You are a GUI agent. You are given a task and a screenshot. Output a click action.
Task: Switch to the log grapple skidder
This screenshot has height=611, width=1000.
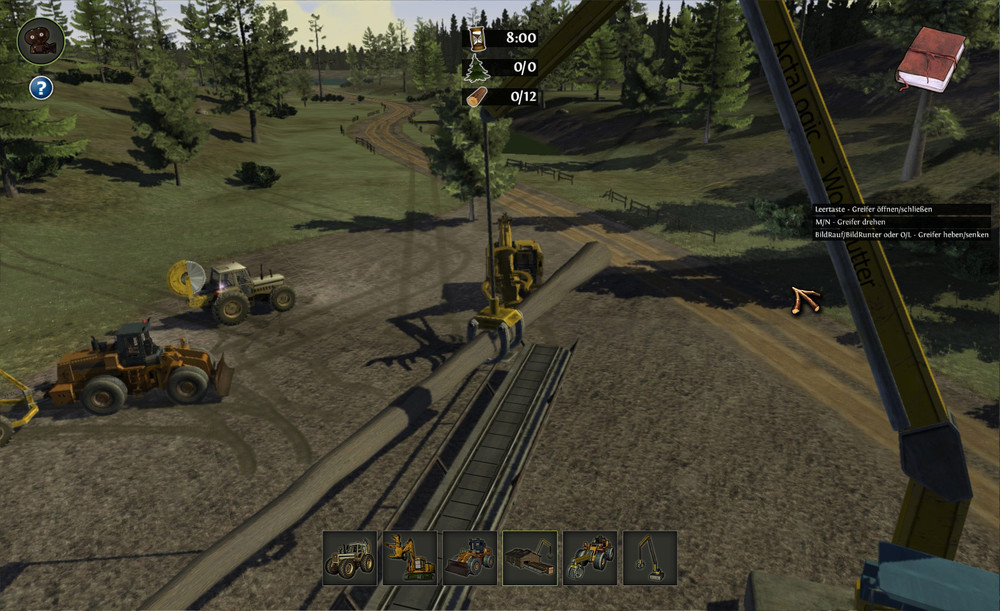(590, 558)
